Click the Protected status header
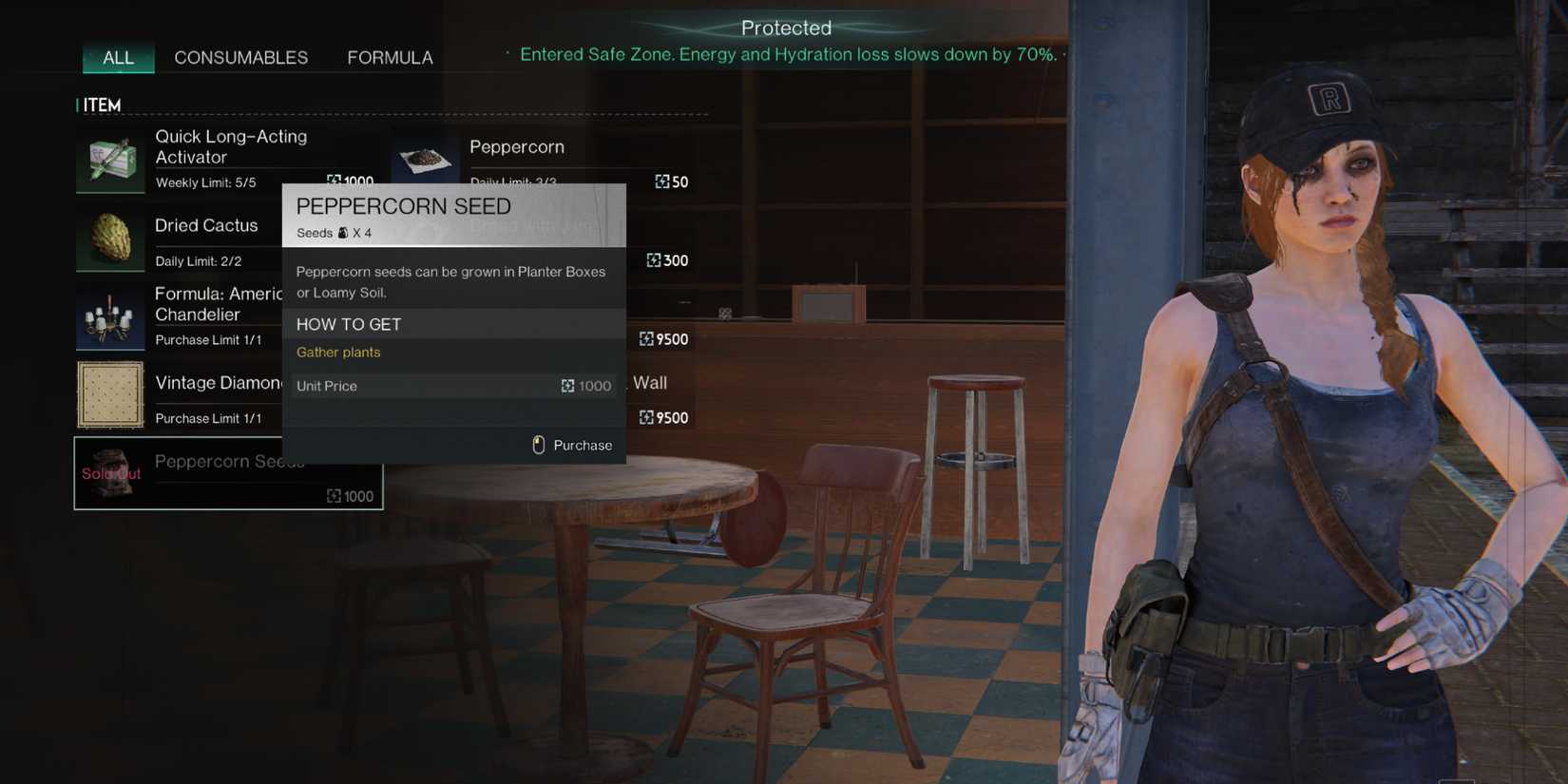This screenshot has height=784, width=1568. click(x=786, y=28)
